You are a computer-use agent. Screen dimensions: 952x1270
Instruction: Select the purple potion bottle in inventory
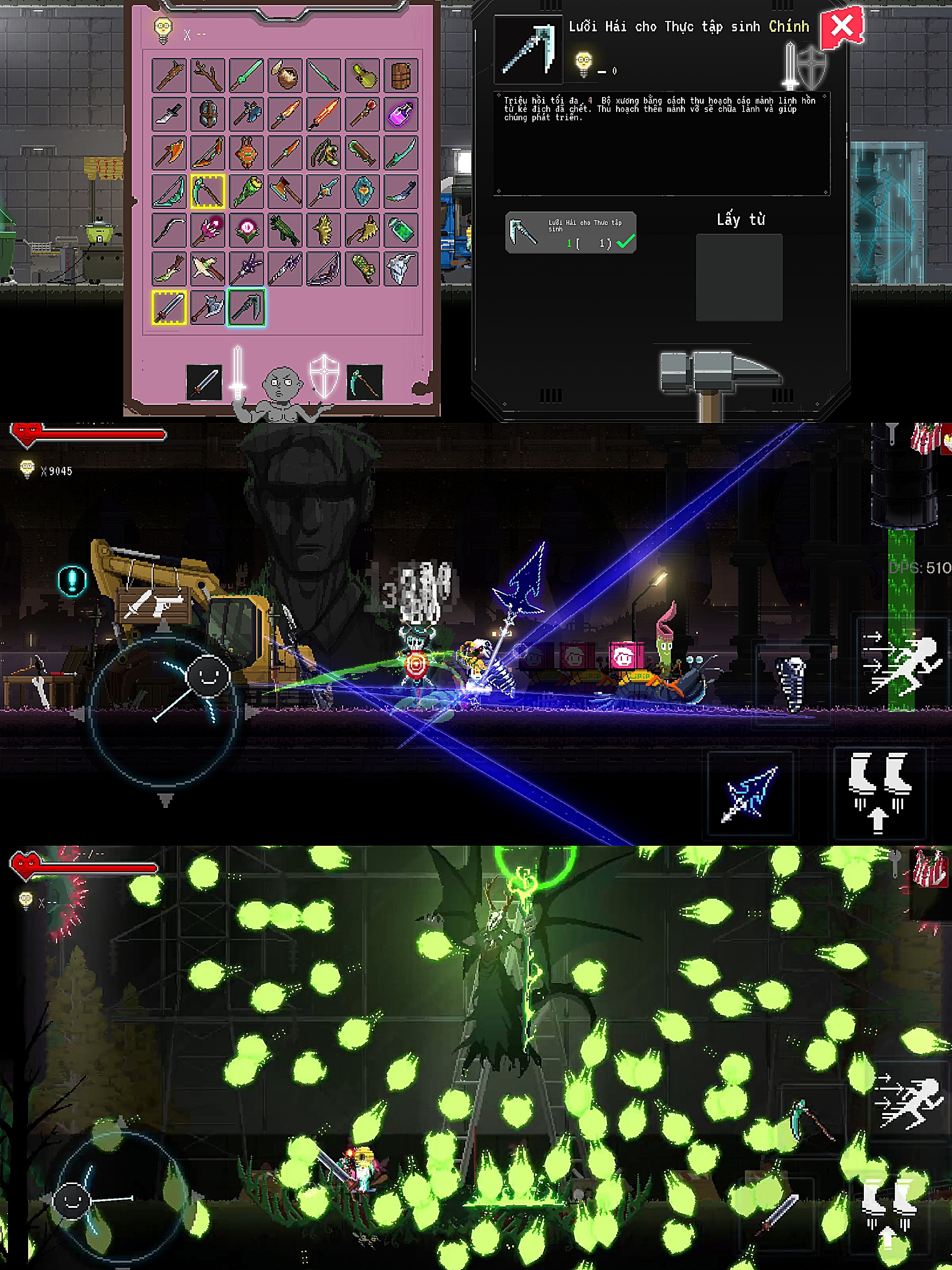[x=401, y=114]
